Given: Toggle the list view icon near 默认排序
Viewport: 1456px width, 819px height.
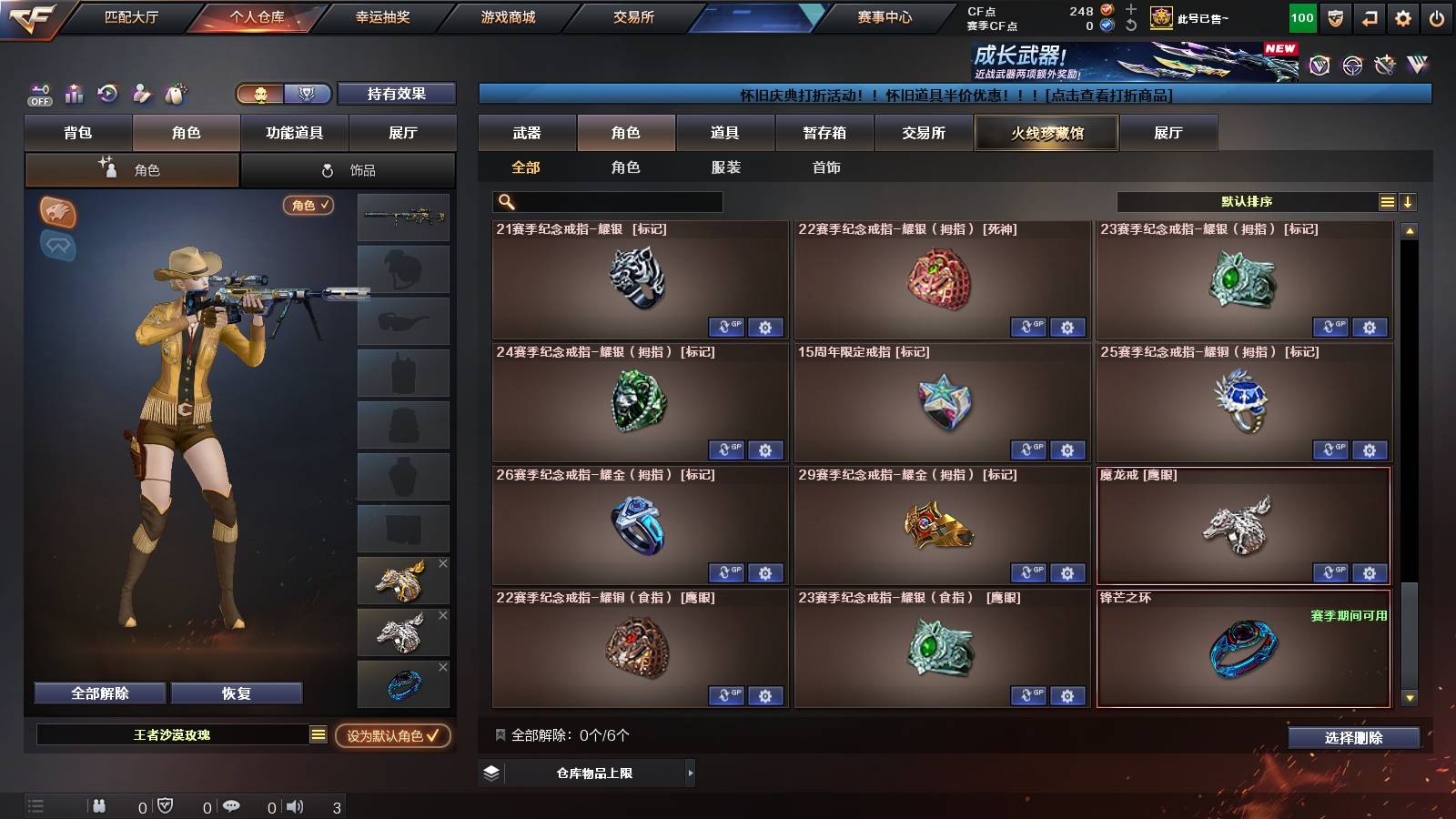Looking at the screenshot, I should click(x=1387, y=201).
